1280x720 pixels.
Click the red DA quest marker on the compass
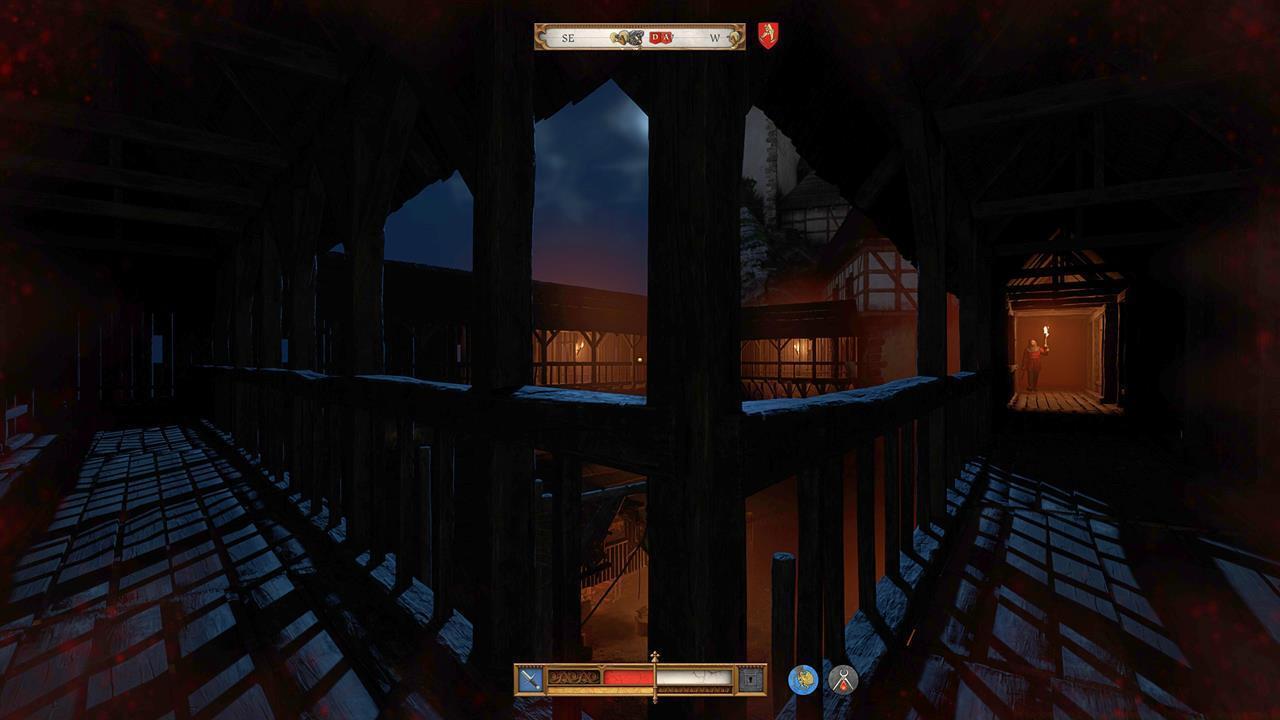(x=659, y=37)
